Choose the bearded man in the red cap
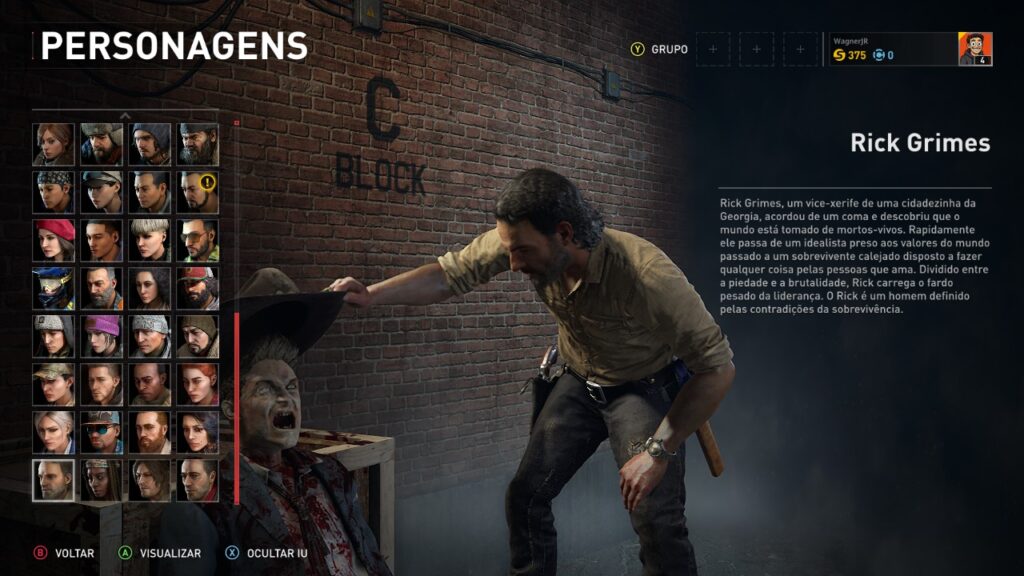 coord(198,288)
